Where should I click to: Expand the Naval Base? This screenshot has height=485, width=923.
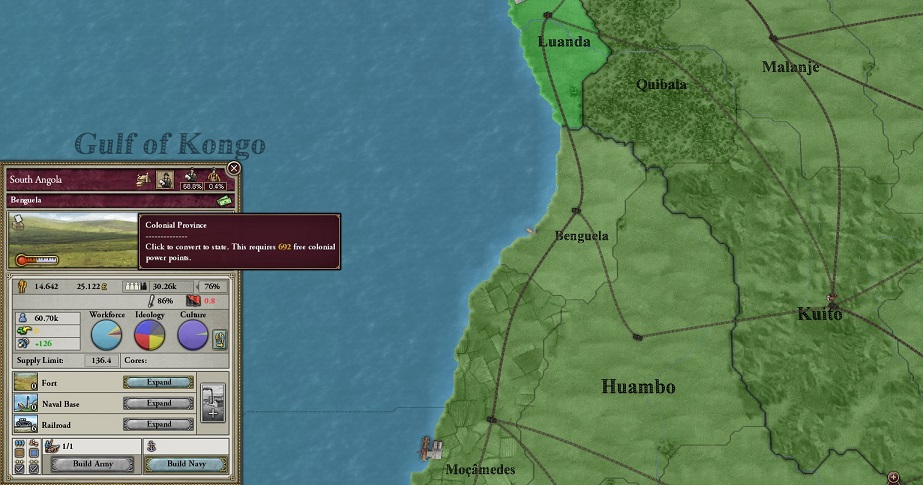click(x=159, y=403)
